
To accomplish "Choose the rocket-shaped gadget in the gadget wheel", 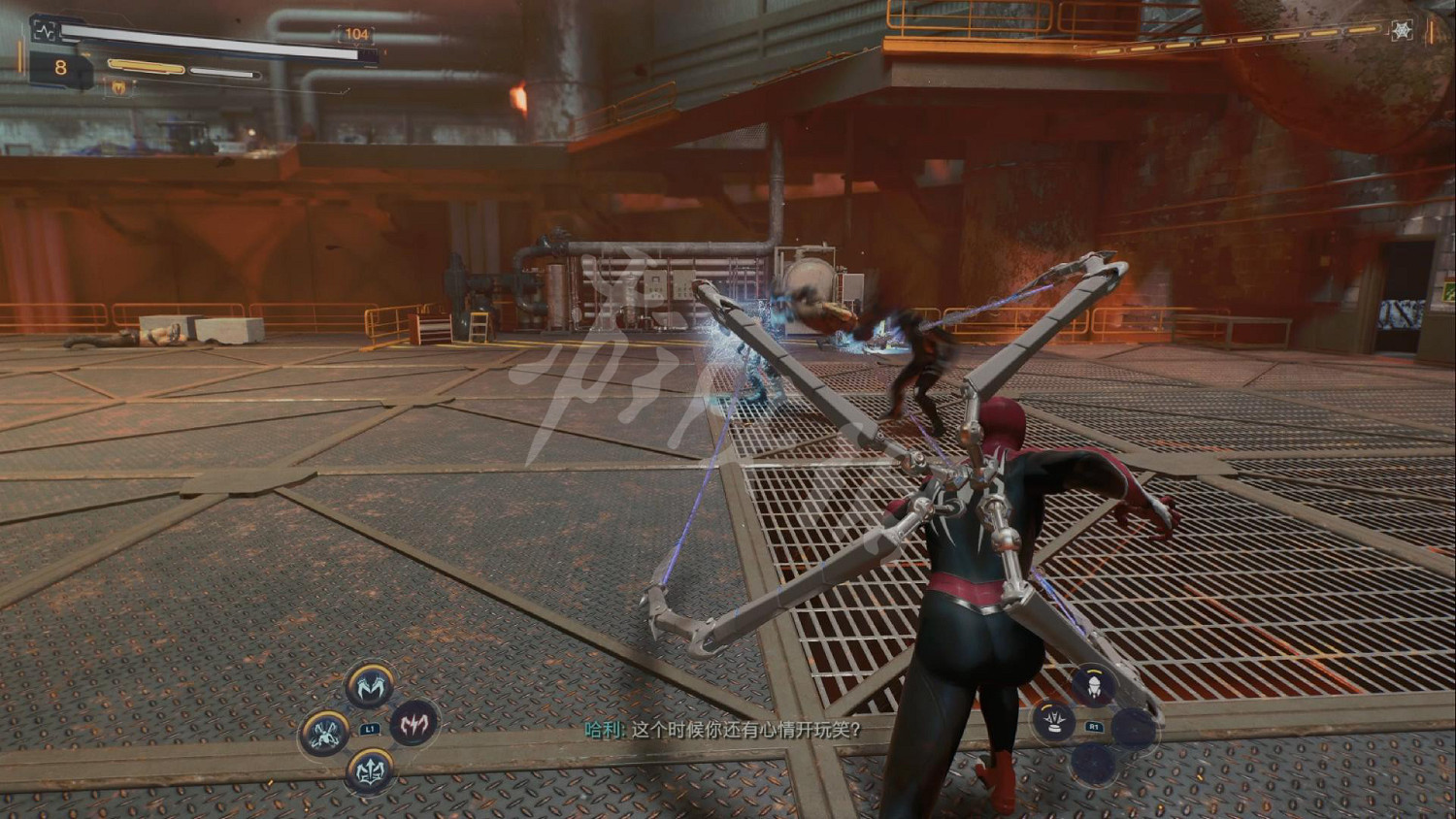I will click(x=1093, y=687).
